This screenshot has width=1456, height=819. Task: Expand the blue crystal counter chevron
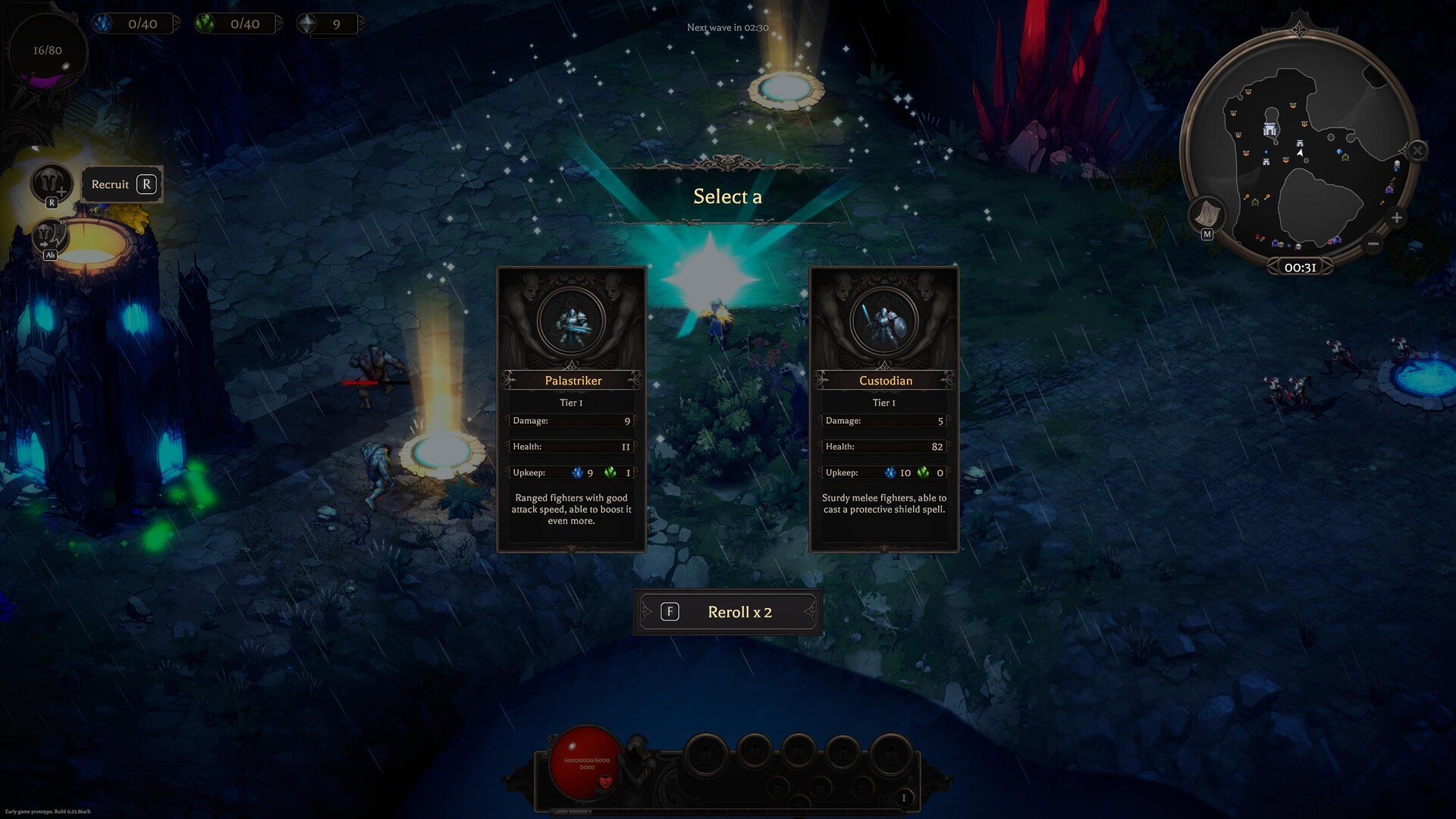pyautogui.click(x=177, y=23)
